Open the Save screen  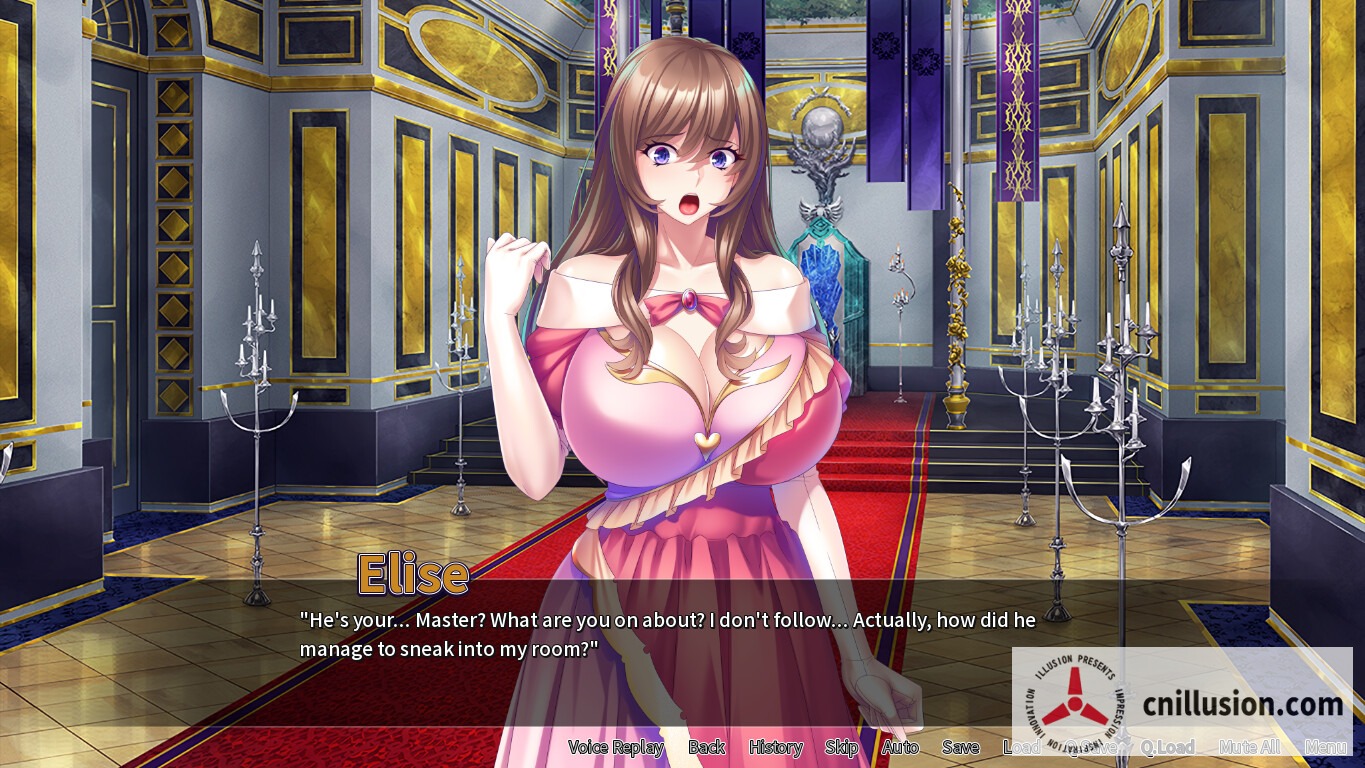coord(959,747)
